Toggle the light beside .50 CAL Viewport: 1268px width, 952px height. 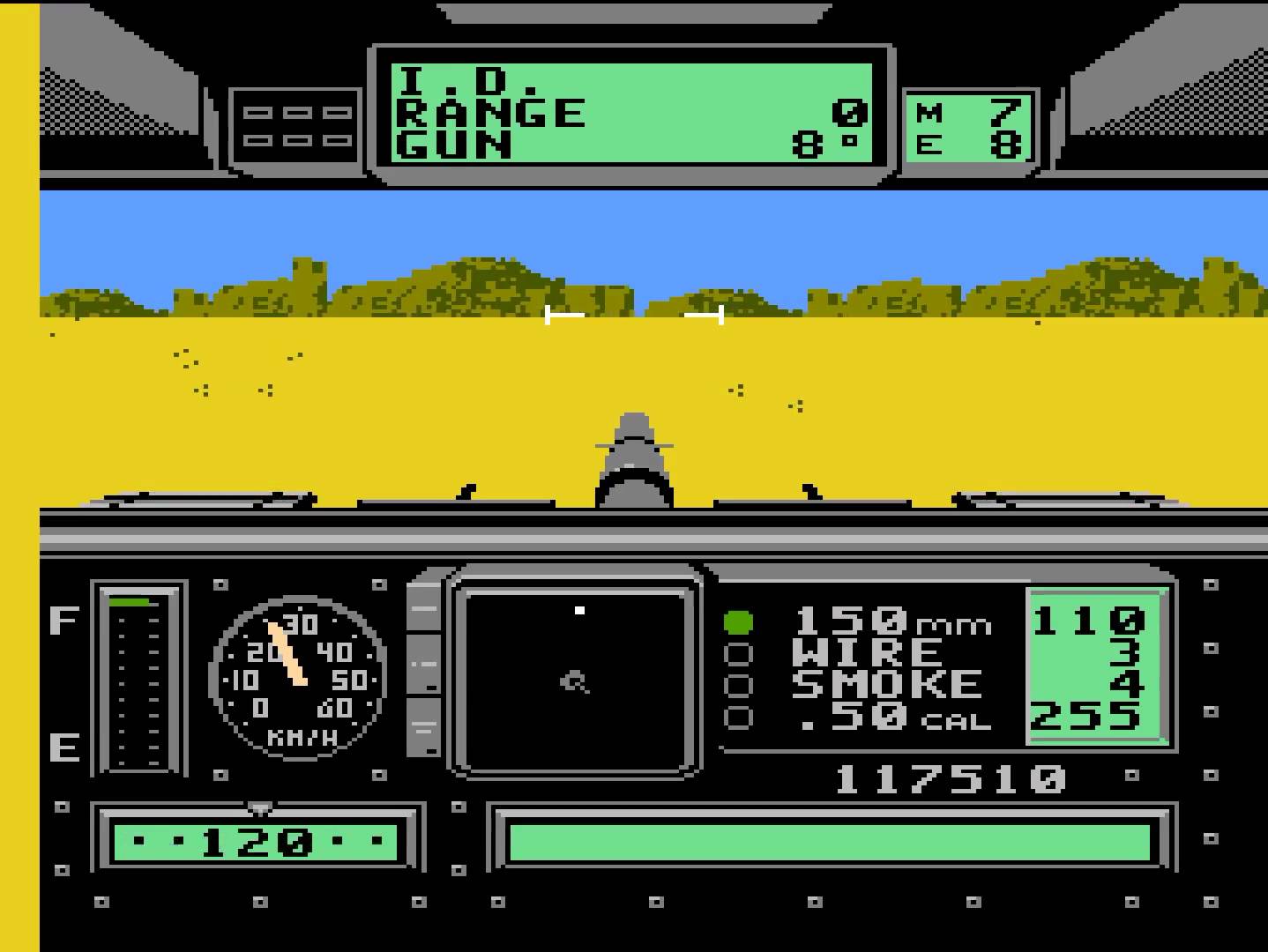click(737, 716)
